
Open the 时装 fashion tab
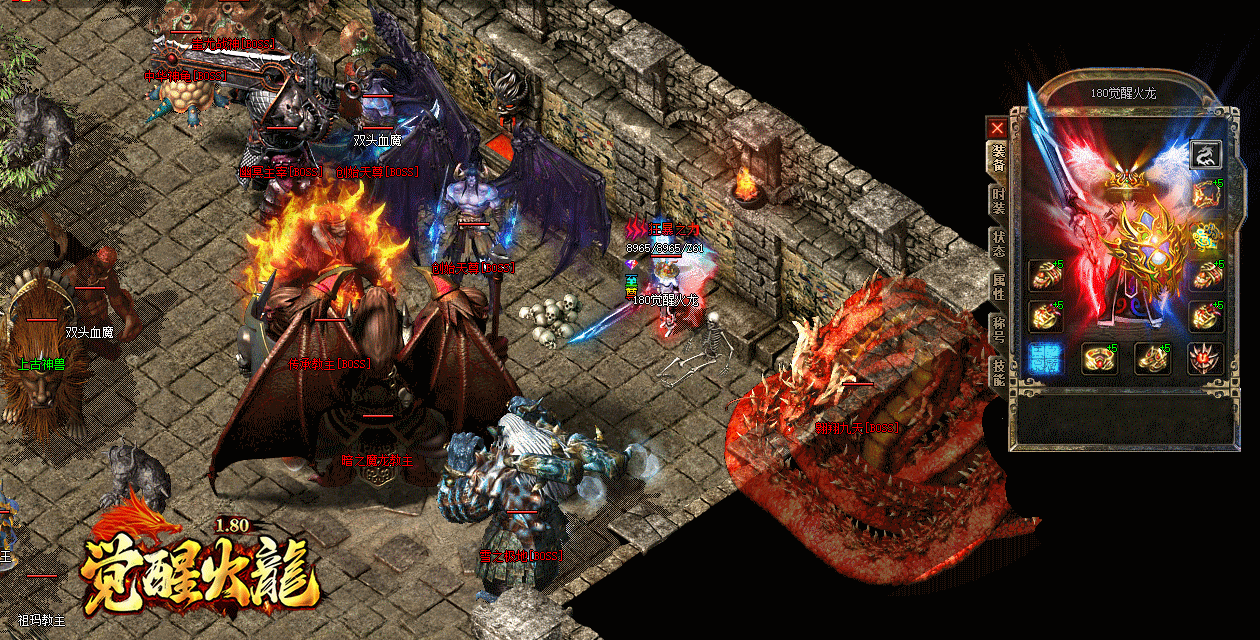(x=998, y=201)
